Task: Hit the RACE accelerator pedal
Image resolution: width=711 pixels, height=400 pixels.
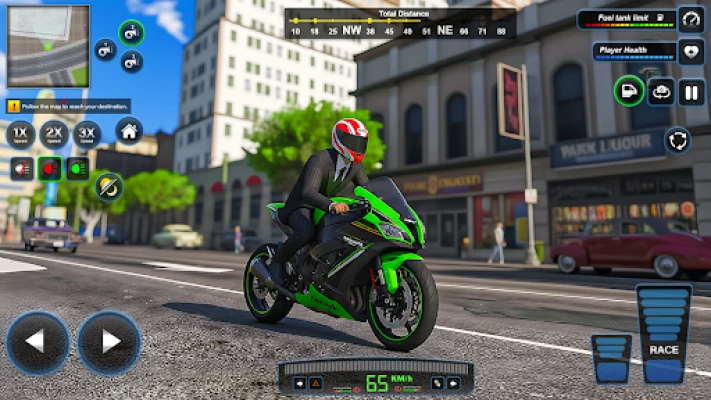Action: click(664, 334)
